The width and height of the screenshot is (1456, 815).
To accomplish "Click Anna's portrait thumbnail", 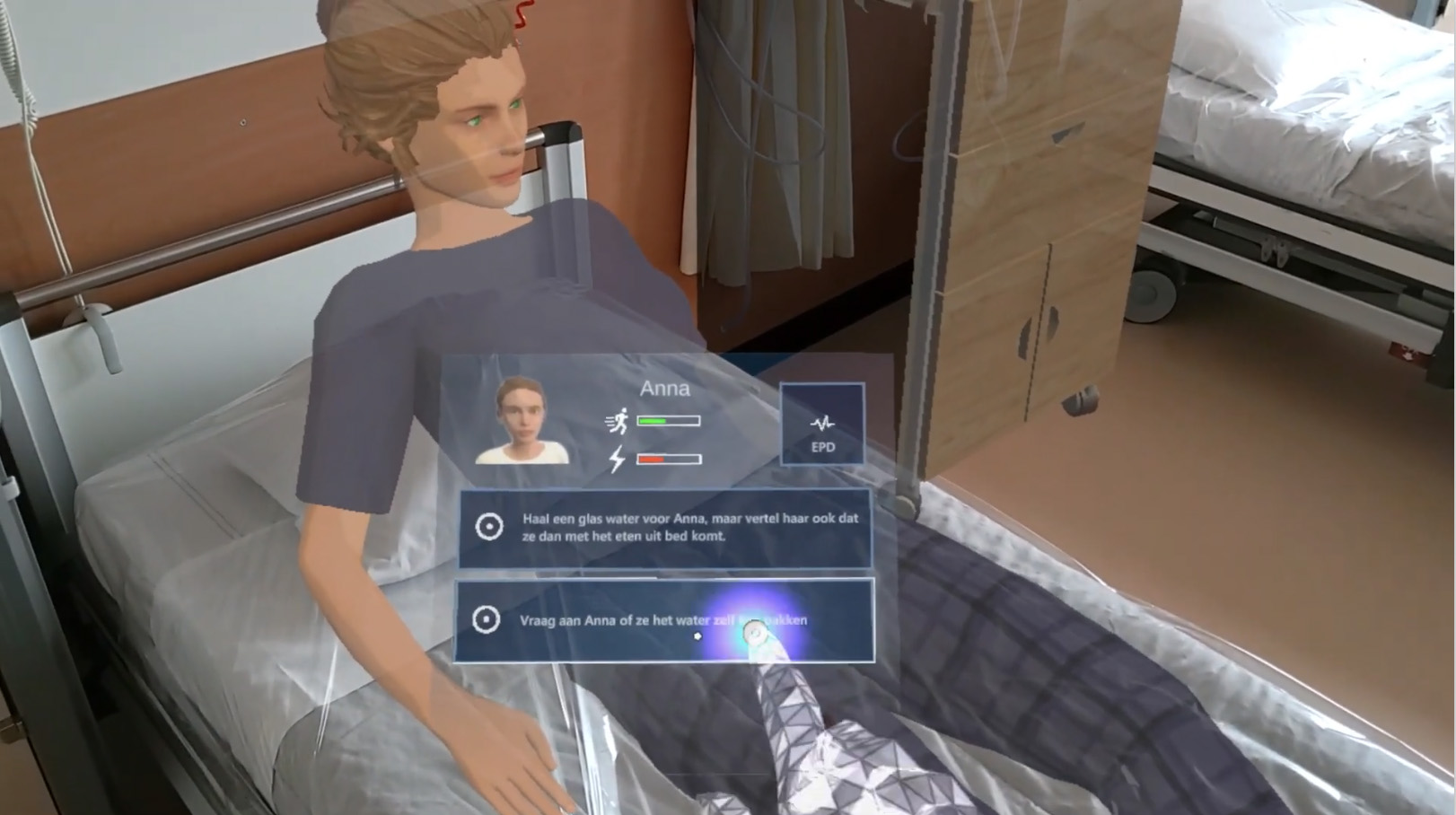I will pos(522,420).
